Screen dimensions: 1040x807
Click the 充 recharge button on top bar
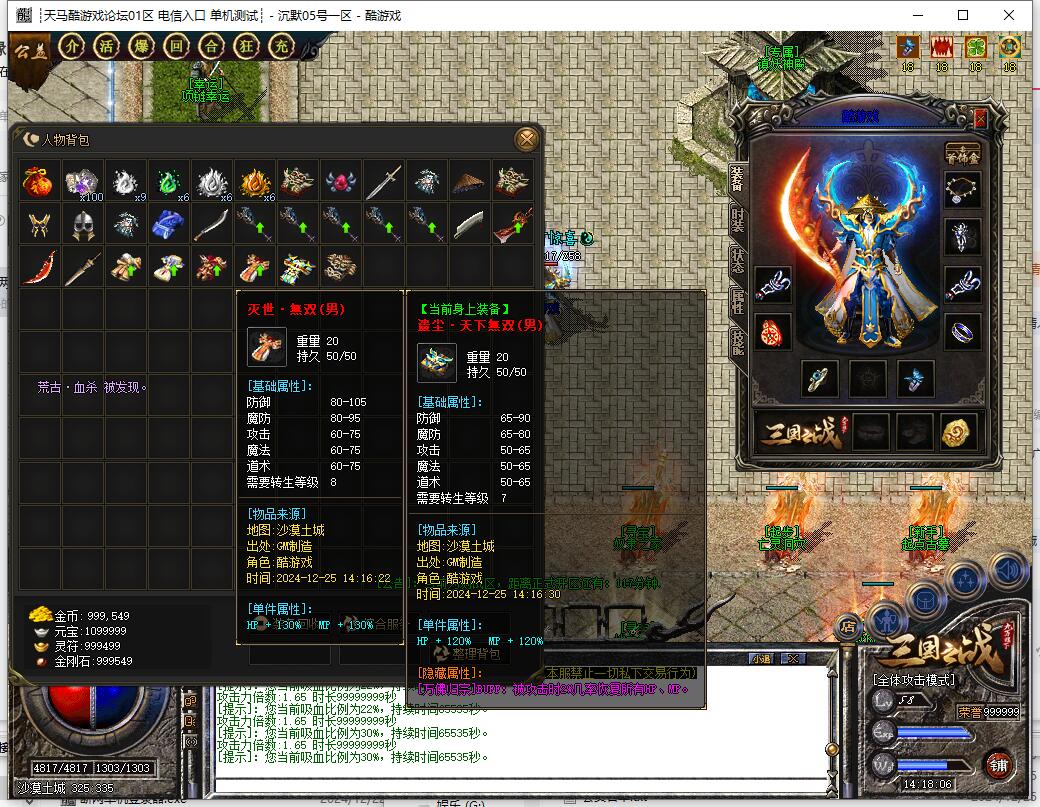(x=282, y=46)
